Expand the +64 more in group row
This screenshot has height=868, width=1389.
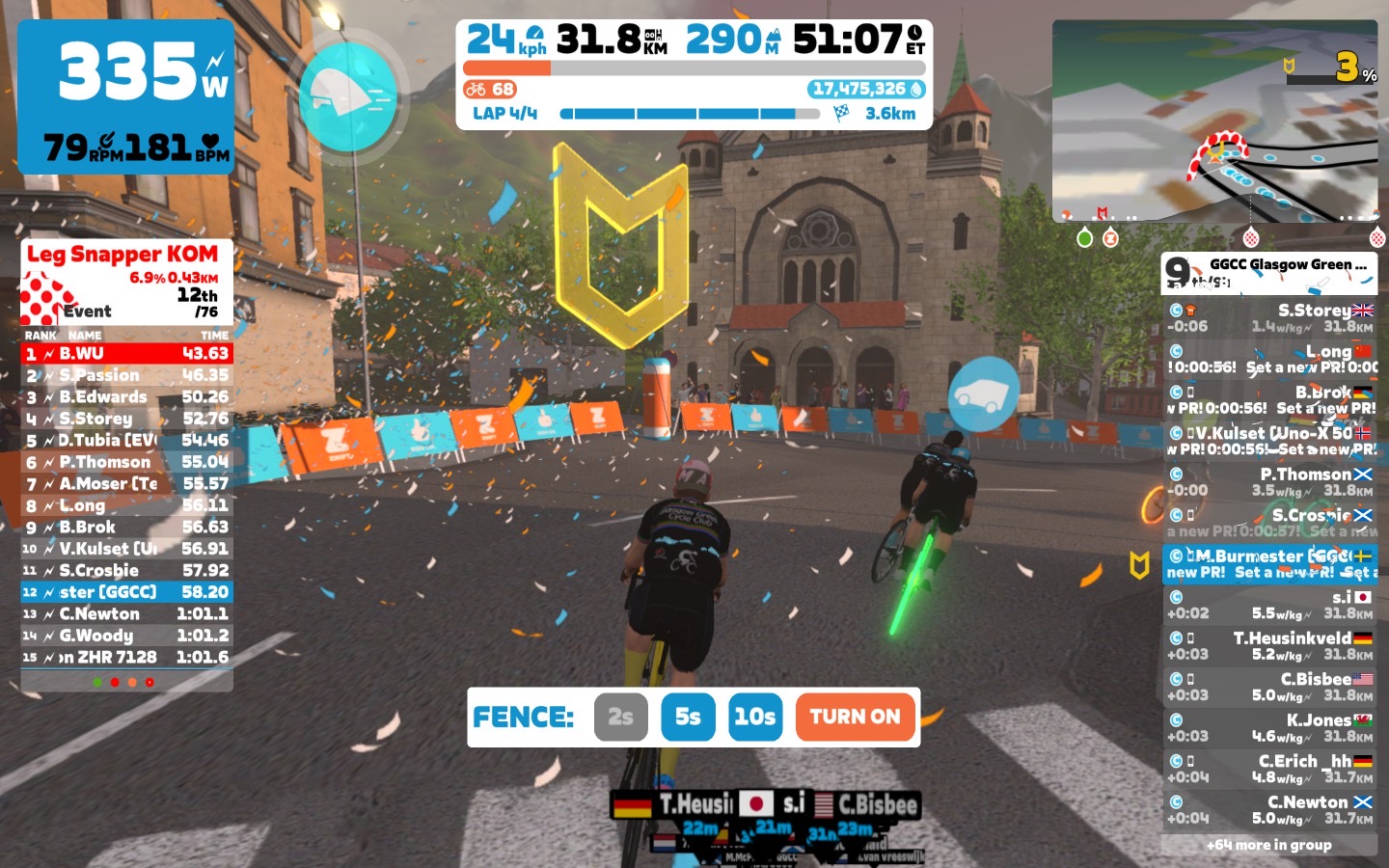tap(1269, 845)
